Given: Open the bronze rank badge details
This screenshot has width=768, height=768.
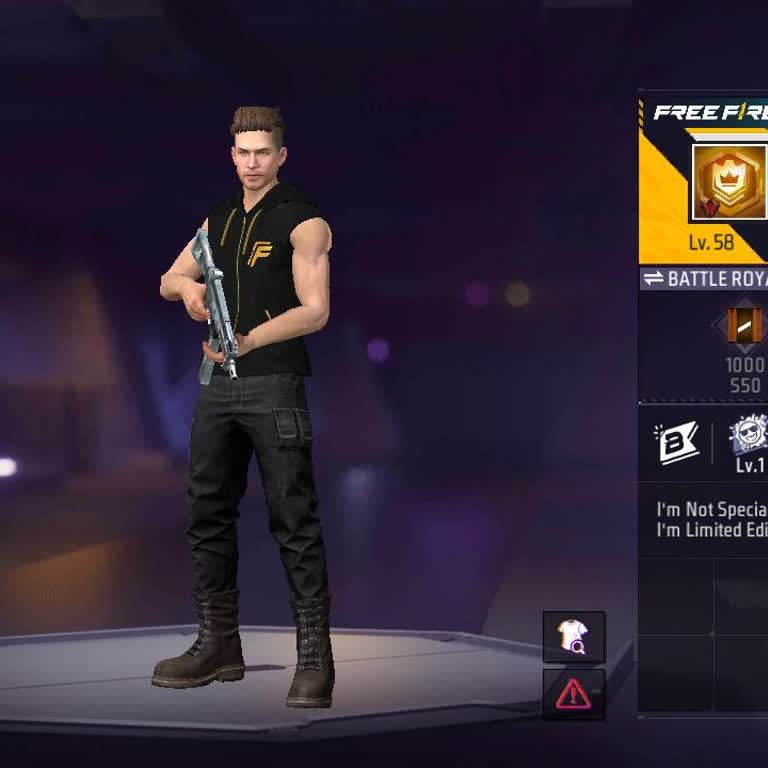Looking at the screenshot, I should [x=744, y=325].
